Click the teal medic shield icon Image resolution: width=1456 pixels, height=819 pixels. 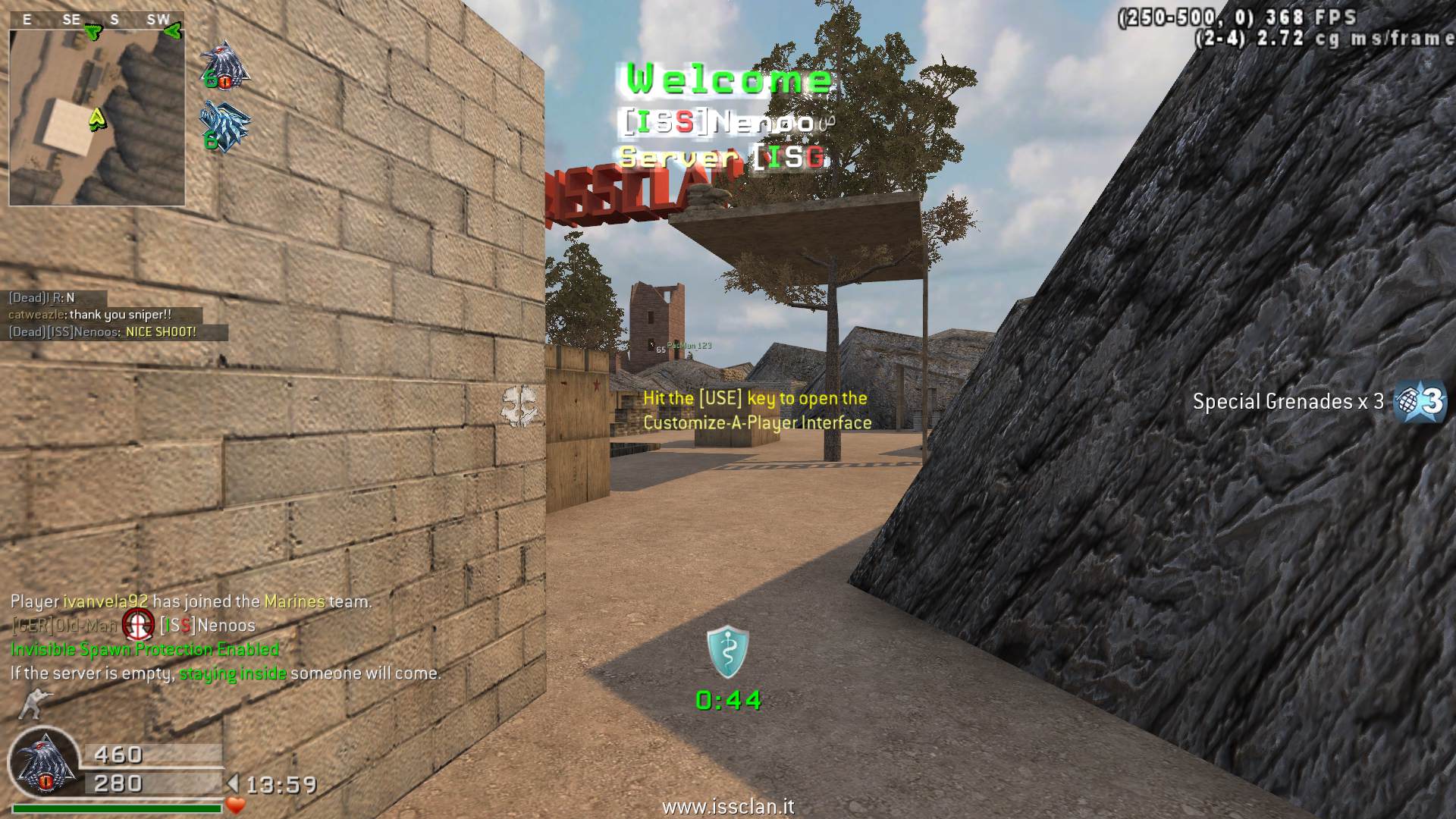728,651
